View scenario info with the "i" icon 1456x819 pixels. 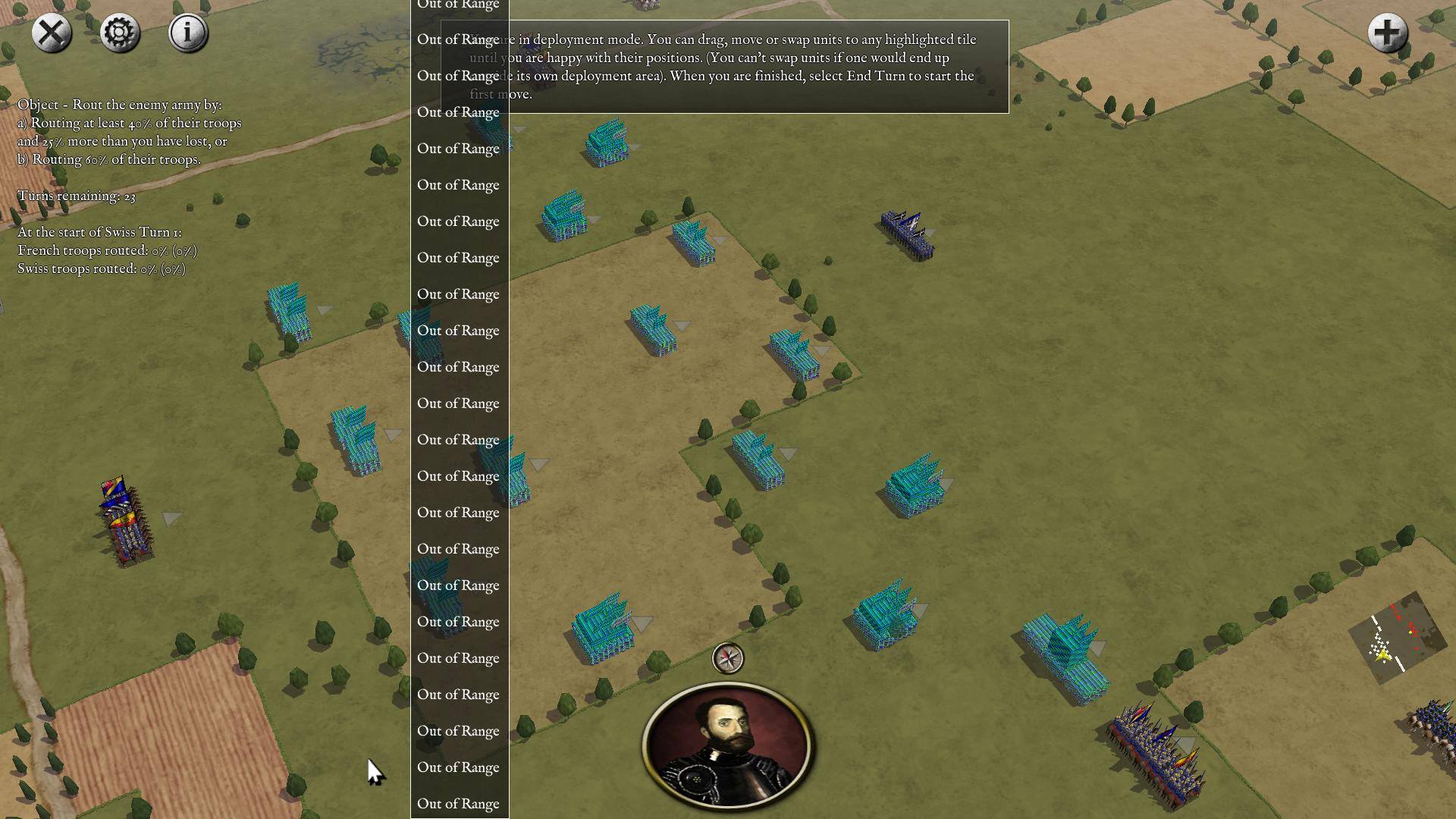(x=187, y=33)
